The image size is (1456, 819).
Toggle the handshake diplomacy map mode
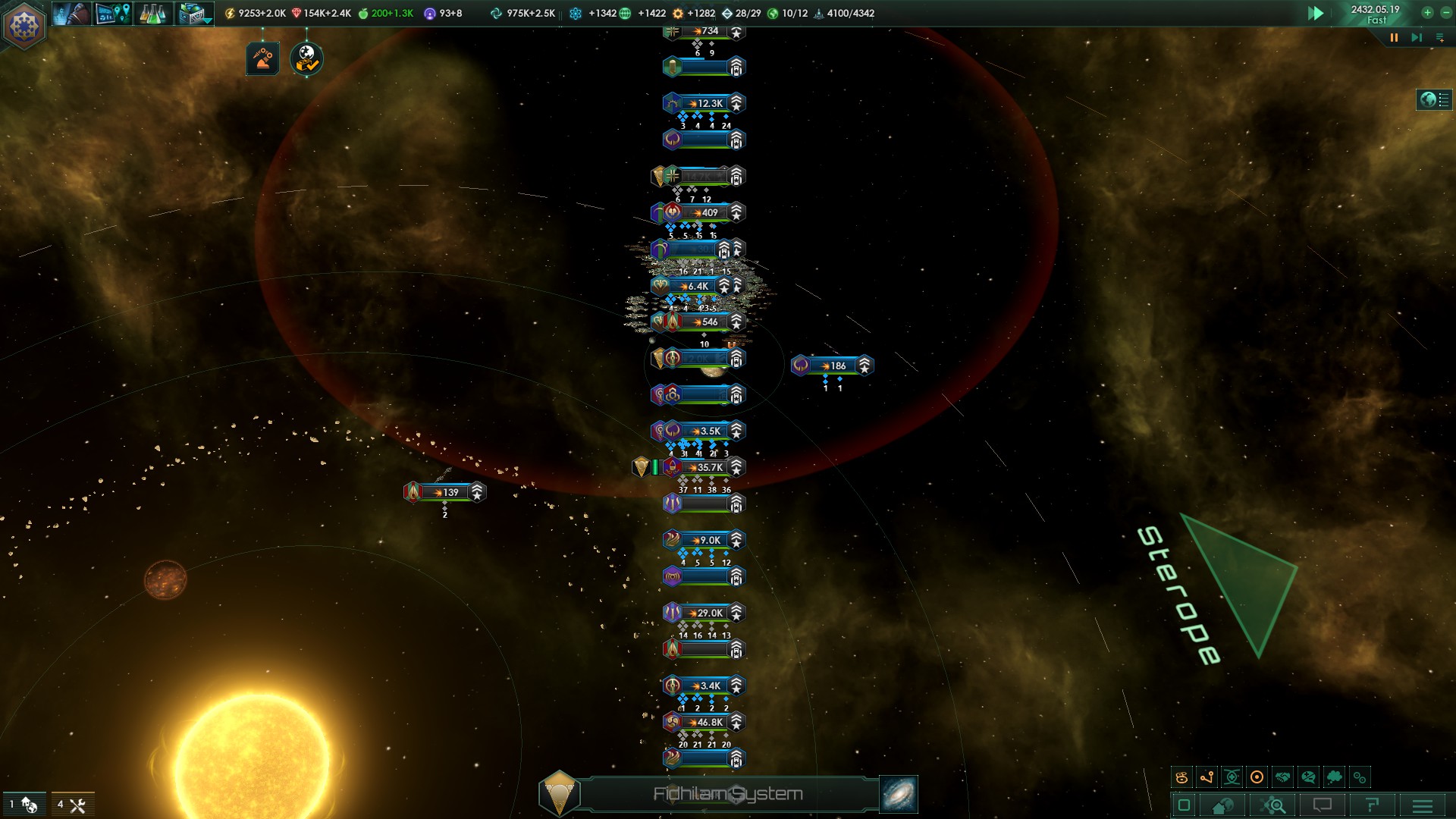pyautogui.click(x=1282, y=777)
